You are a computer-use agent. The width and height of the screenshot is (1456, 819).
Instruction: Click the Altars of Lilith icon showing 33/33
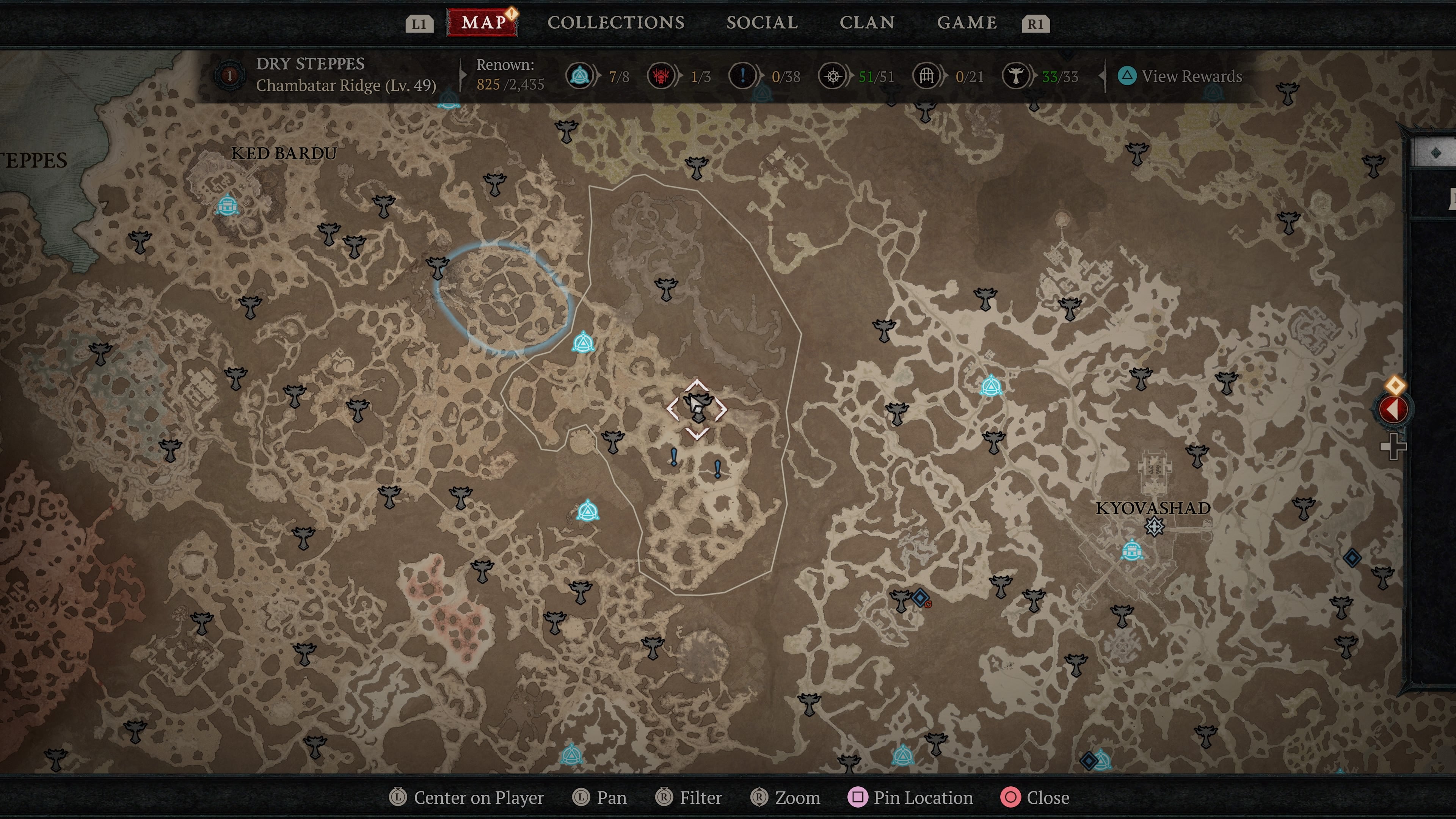point(1016,76)
